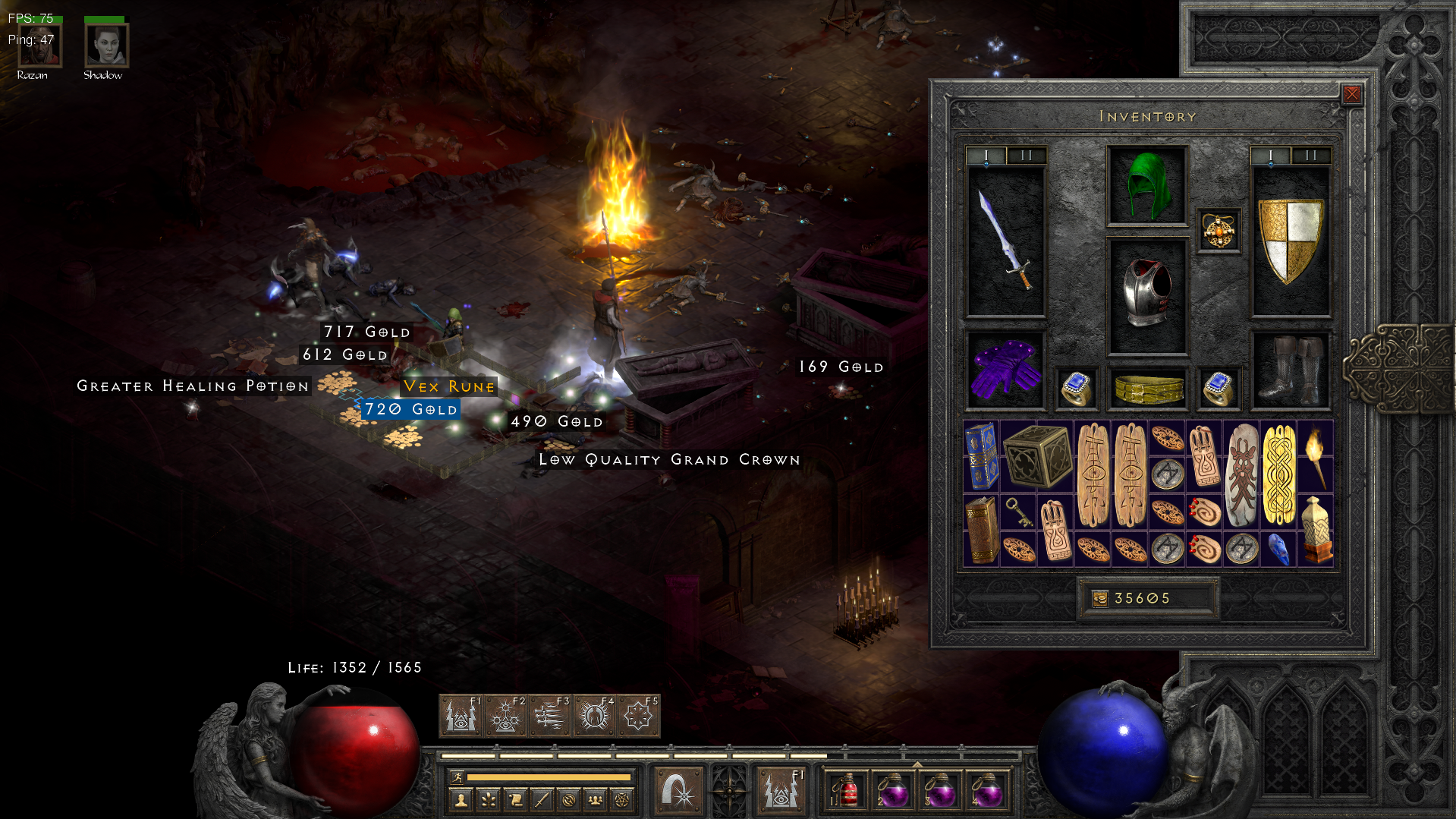Click the small key in the inventory

tap(1018, 512)
